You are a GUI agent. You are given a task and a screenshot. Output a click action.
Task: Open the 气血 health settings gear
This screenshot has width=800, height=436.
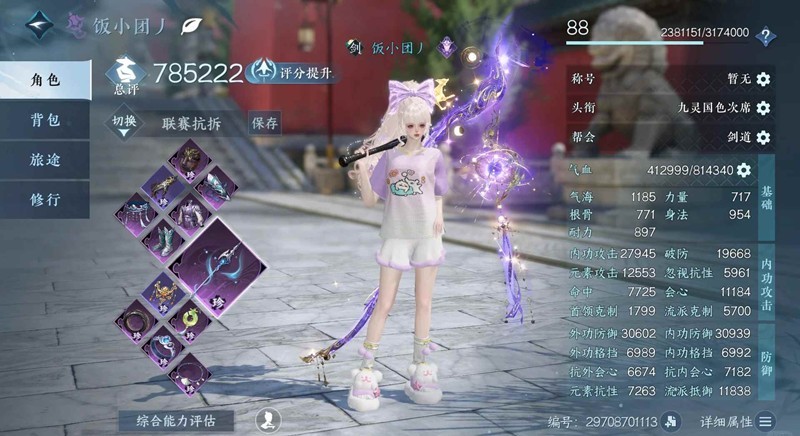click(x=744, y=170)
